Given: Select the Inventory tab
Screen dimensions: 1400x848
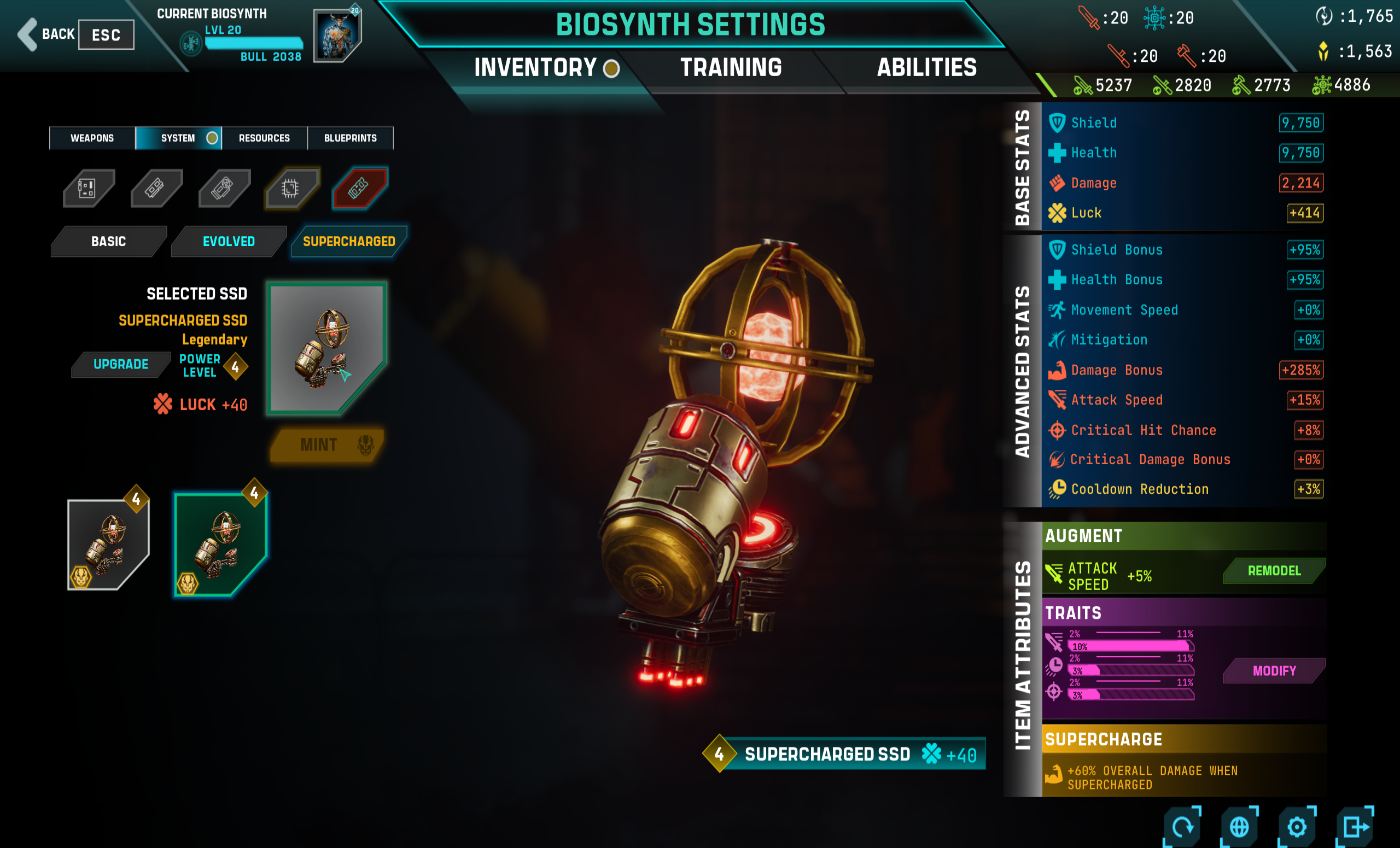Looking at the screenshot, I should click(535, 68).
